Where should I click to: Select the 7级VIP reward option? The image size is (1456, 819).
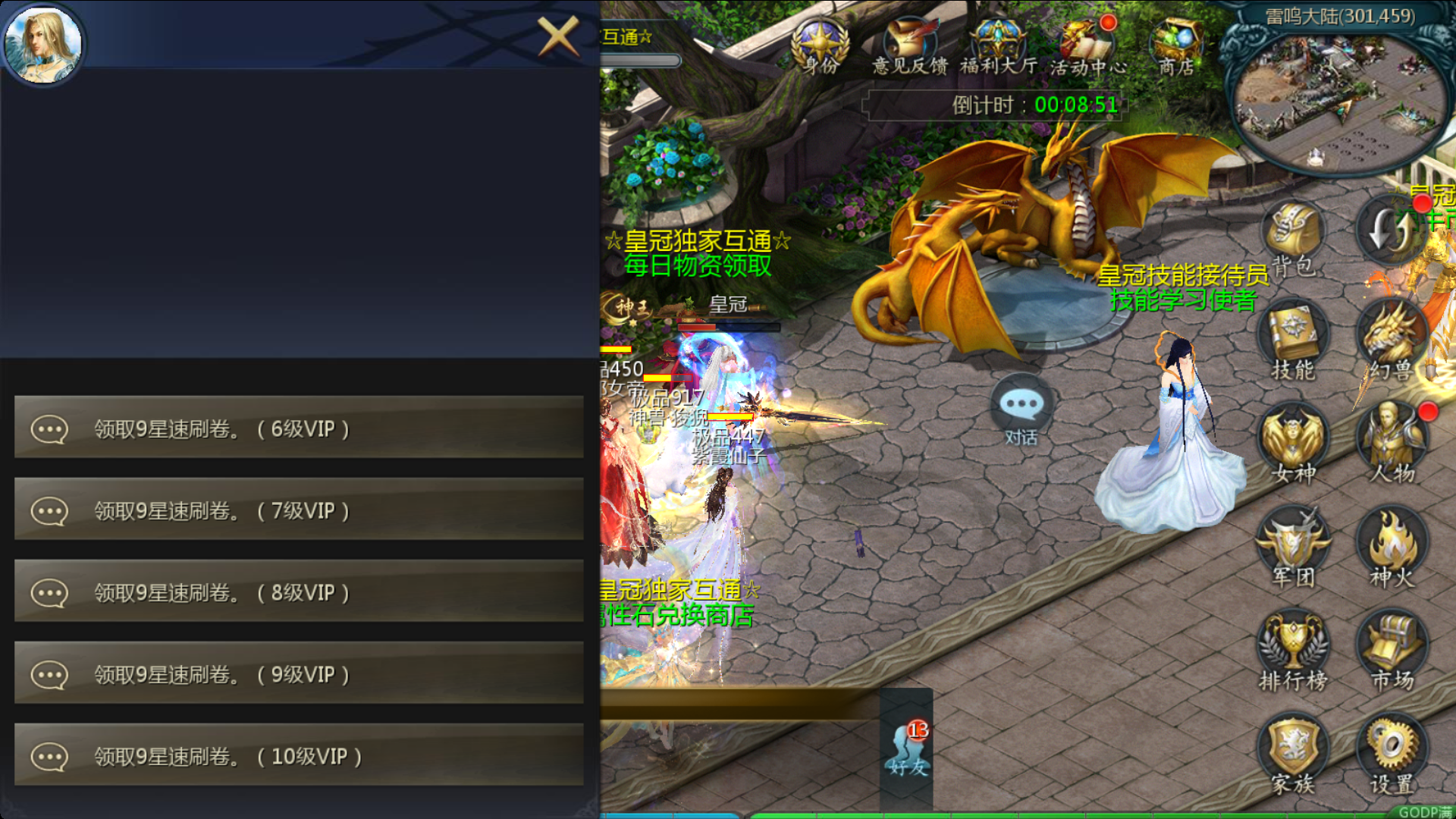pyautogui.click(x=299, y=510)
